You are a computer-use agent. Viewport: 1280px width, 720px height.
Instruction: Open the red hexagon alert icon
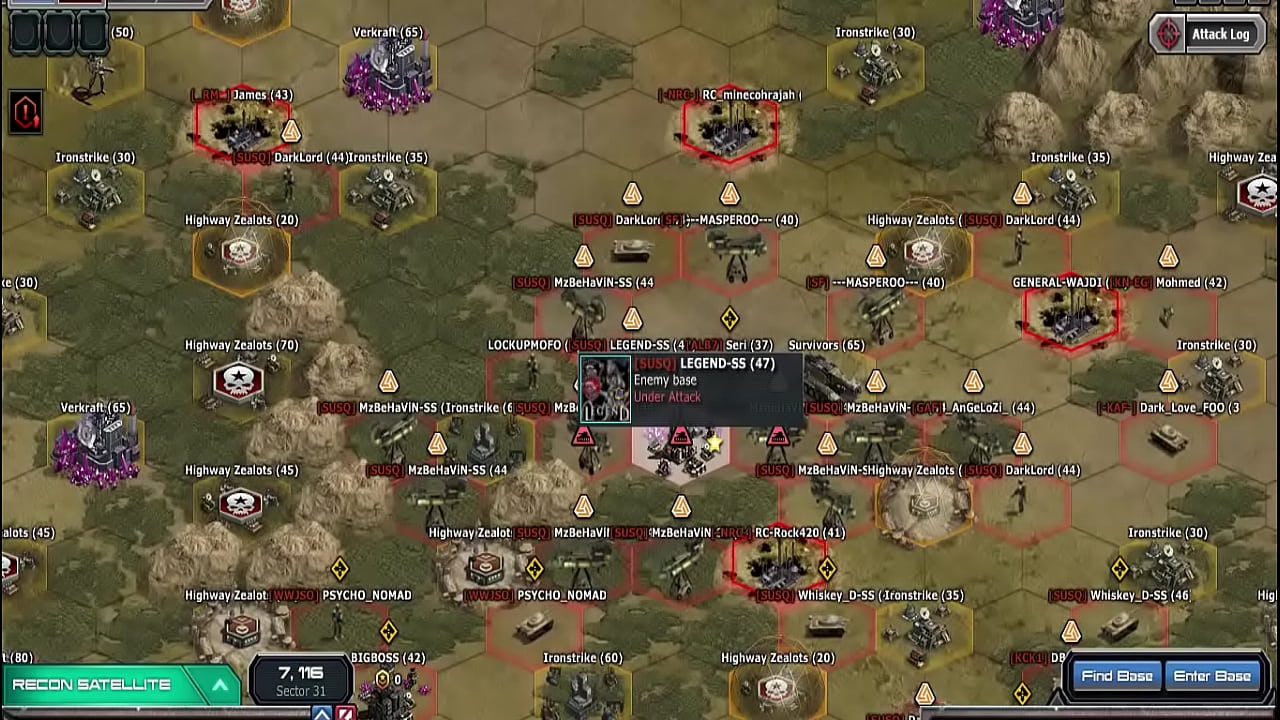(25, 112)
